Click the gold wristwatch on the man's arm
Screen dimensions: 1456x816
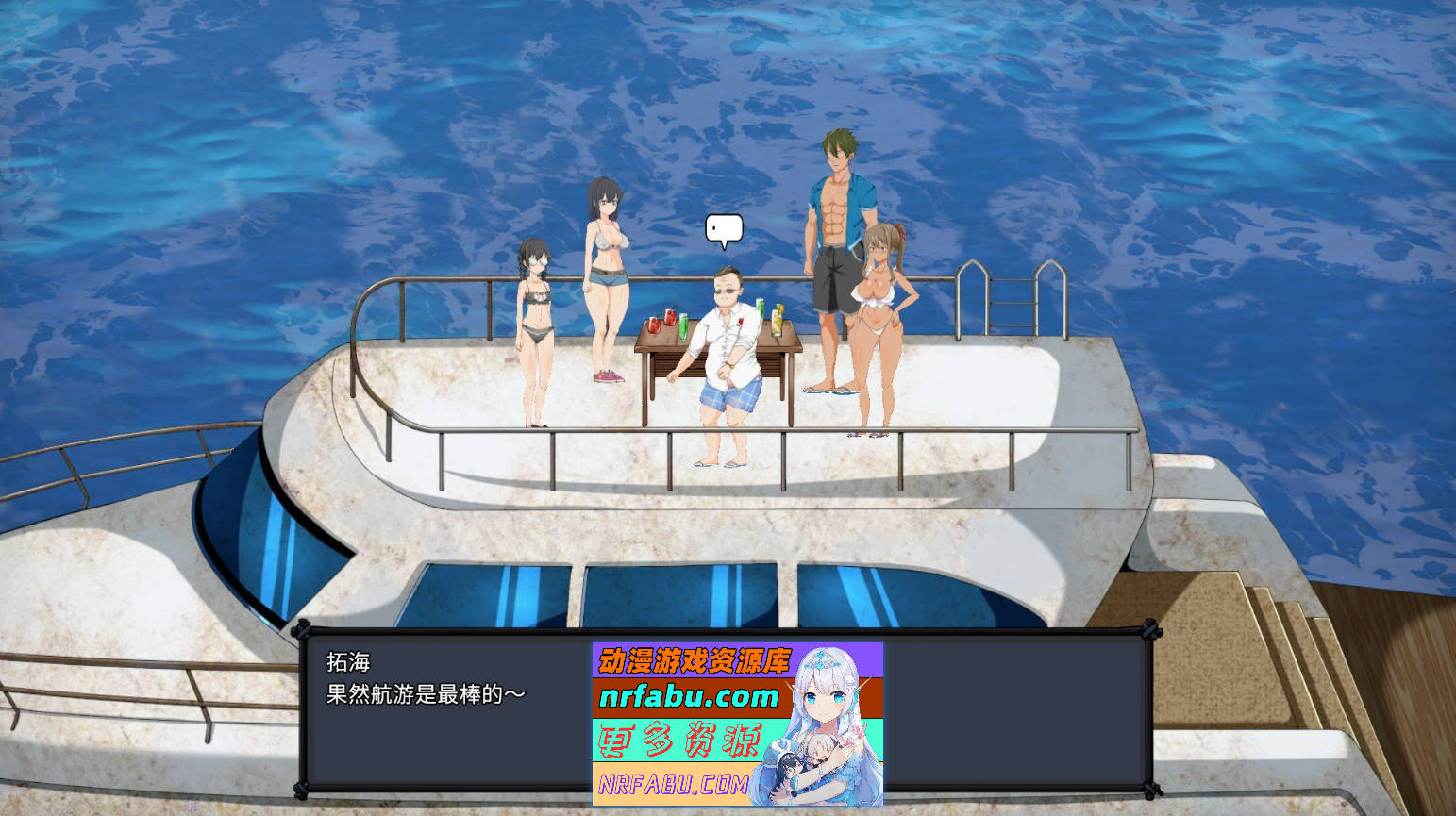point(729,365)
